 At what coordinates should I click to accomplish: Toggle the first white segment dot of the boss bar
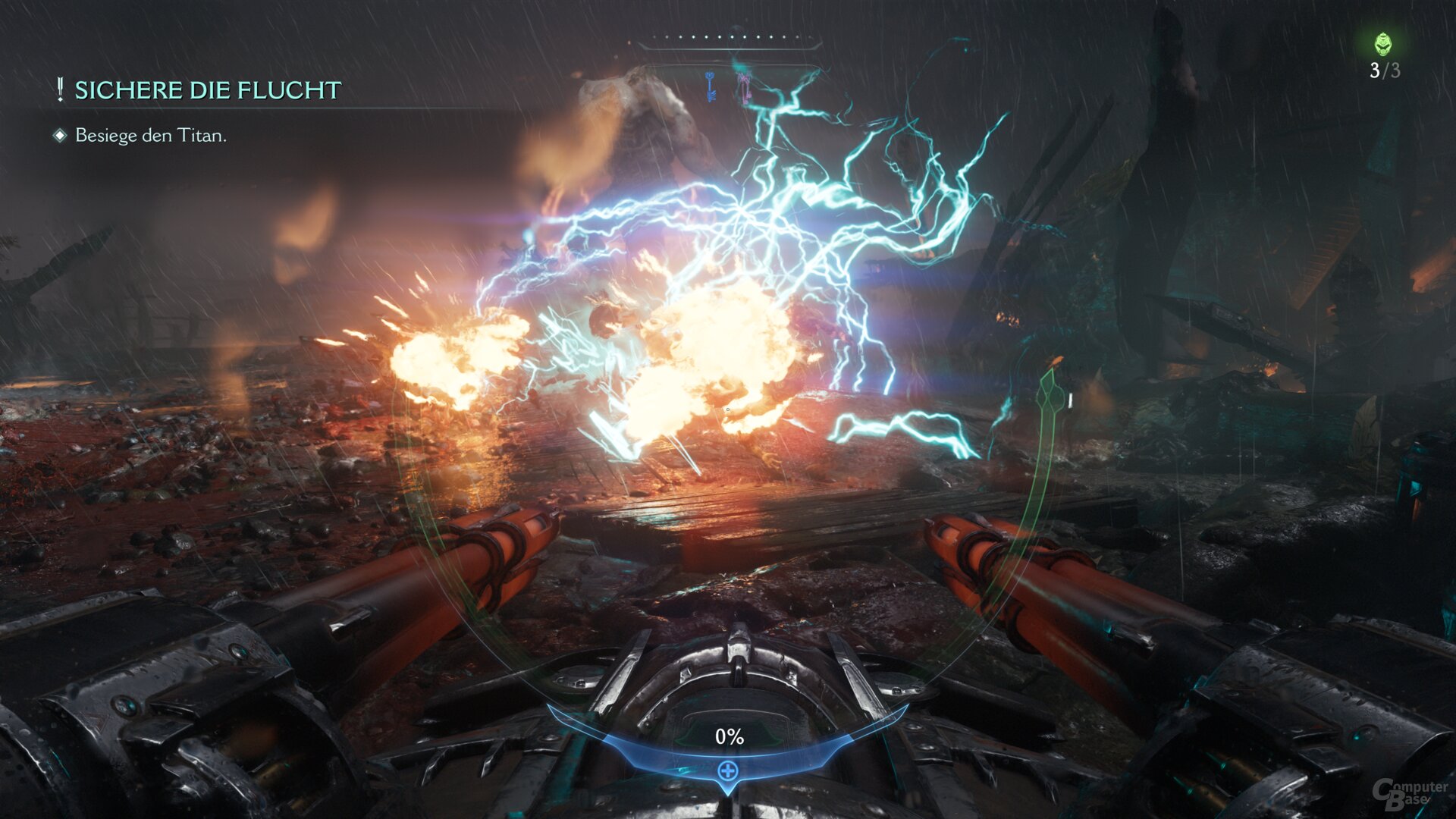click(654, 37)
